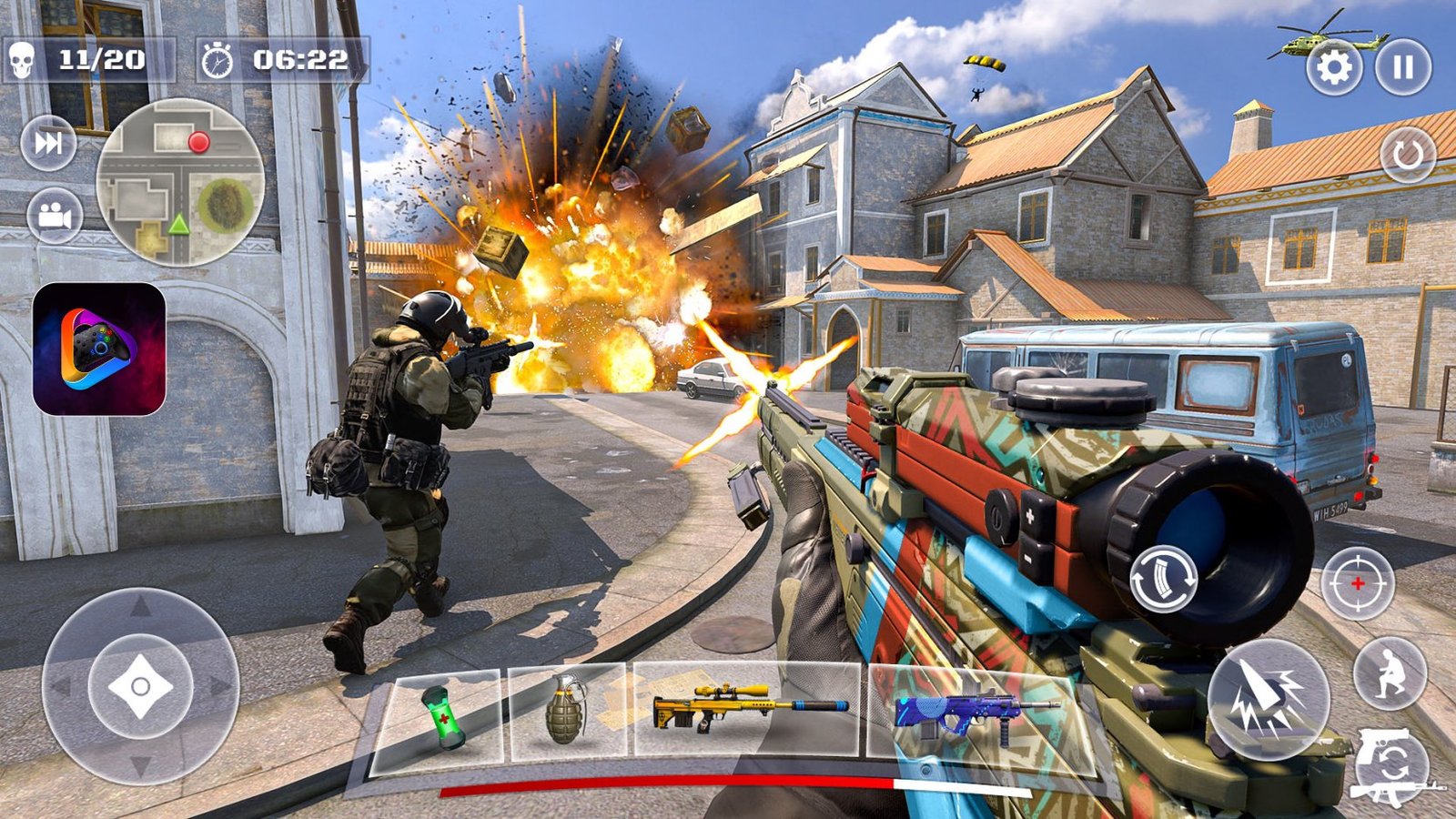Activate the fast-forward skip button
The image size is (1456, 819).
48,143
